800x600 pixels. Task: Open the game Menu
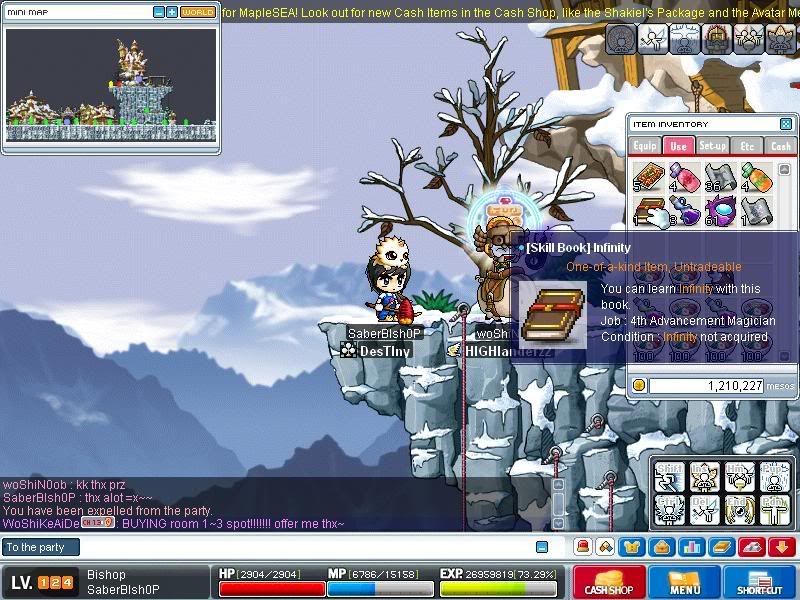684,583
